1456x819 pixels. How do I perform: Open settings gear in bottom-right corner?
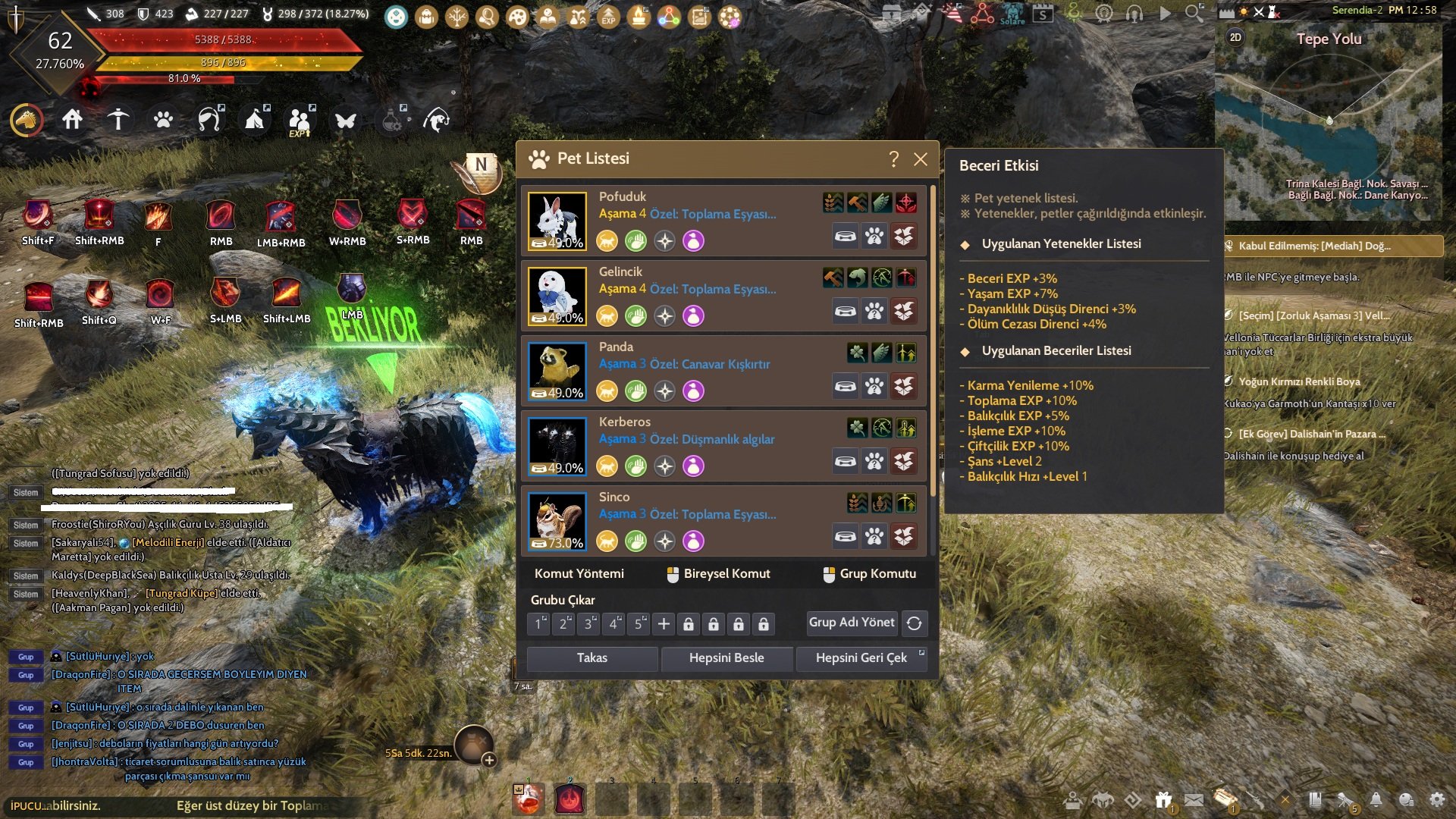(1437, 799)
